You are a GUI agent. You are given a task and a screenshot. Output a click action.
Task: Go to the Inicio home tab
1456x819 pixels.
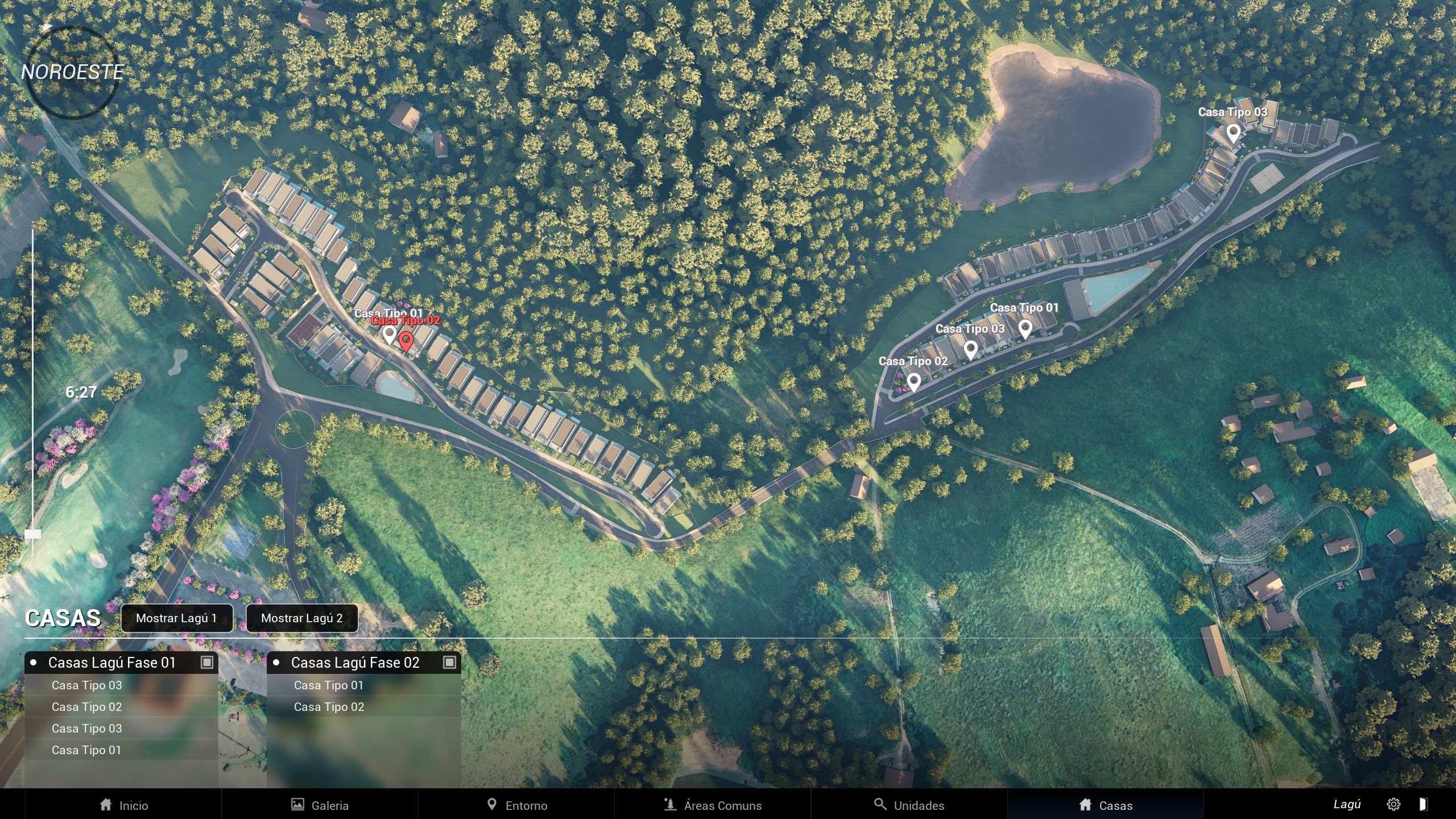tap(123, 805)
